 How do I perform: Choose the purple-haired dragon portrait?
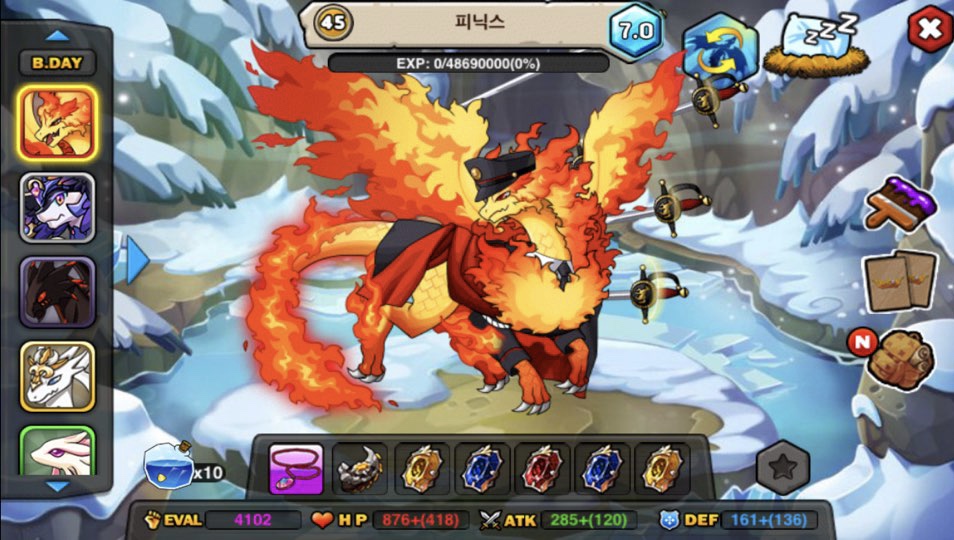click(x=57, y=207)
